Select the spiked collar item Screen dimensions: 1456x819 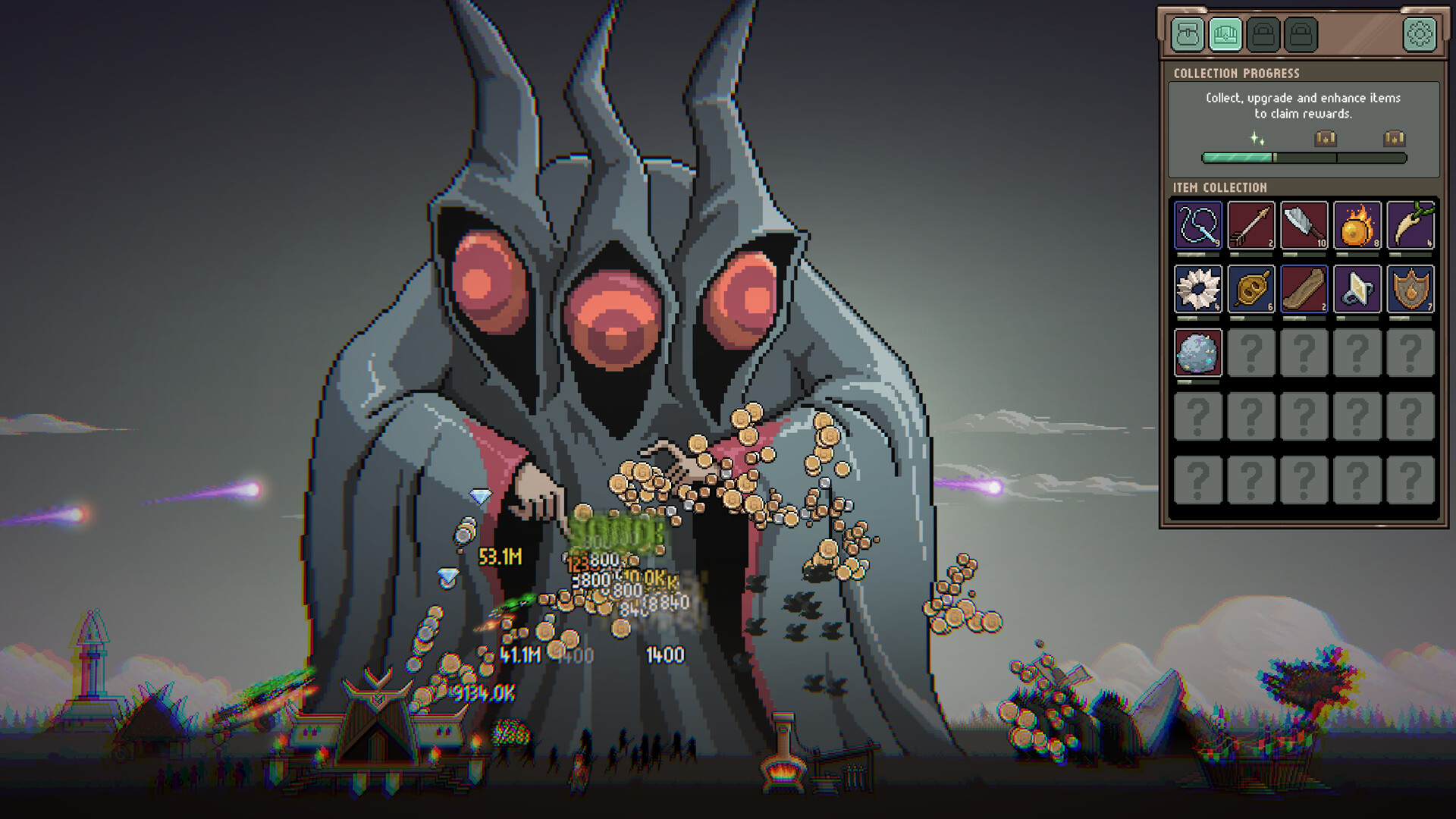click(x=1197, y=290)
